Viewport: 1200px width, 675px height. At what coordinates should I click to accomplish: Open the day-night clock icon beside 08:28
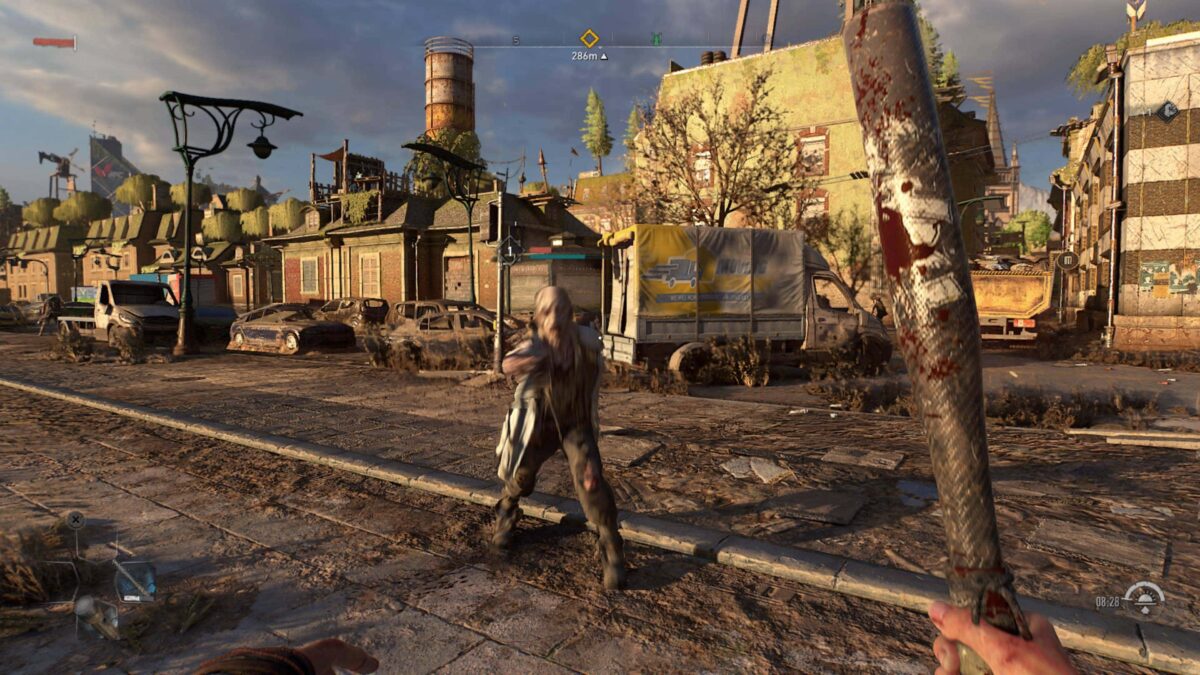tap(1143, 599)
